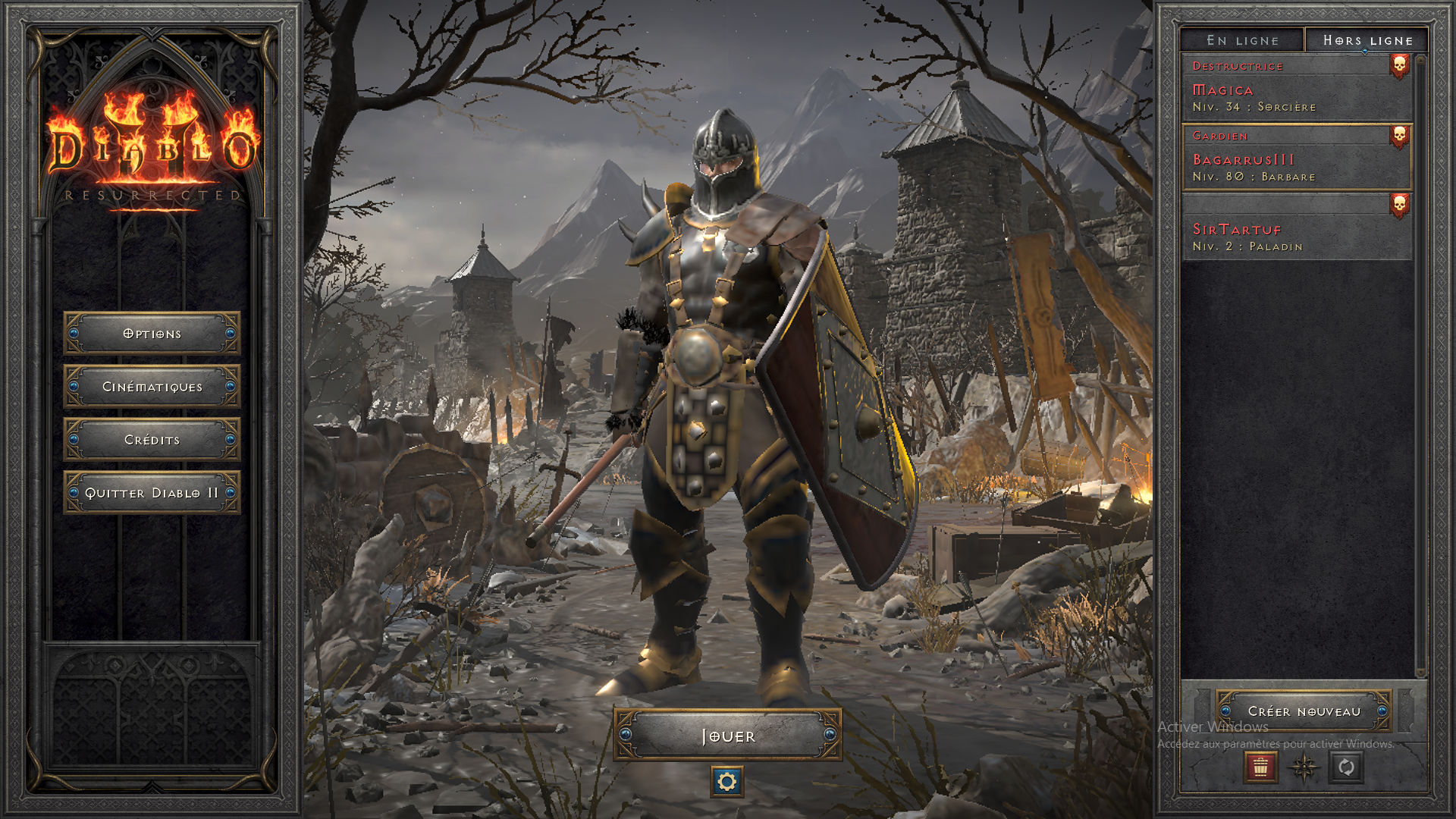Image resolution: width=1456 pixels, height=819 pixels.
Task: Choose Quitter Diablo II
Action: [152, 493]
